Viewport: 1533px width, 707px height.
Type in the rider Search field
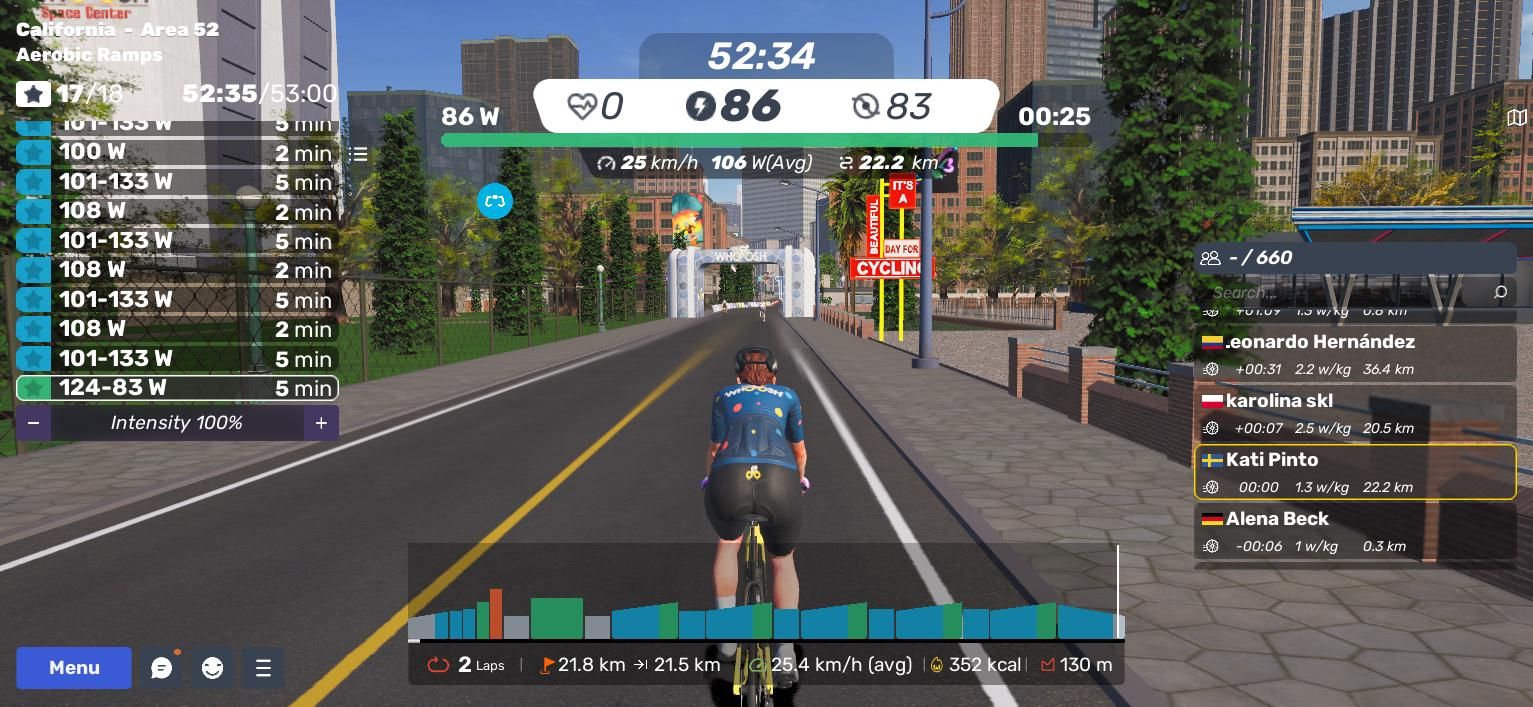coord(1340,292)
